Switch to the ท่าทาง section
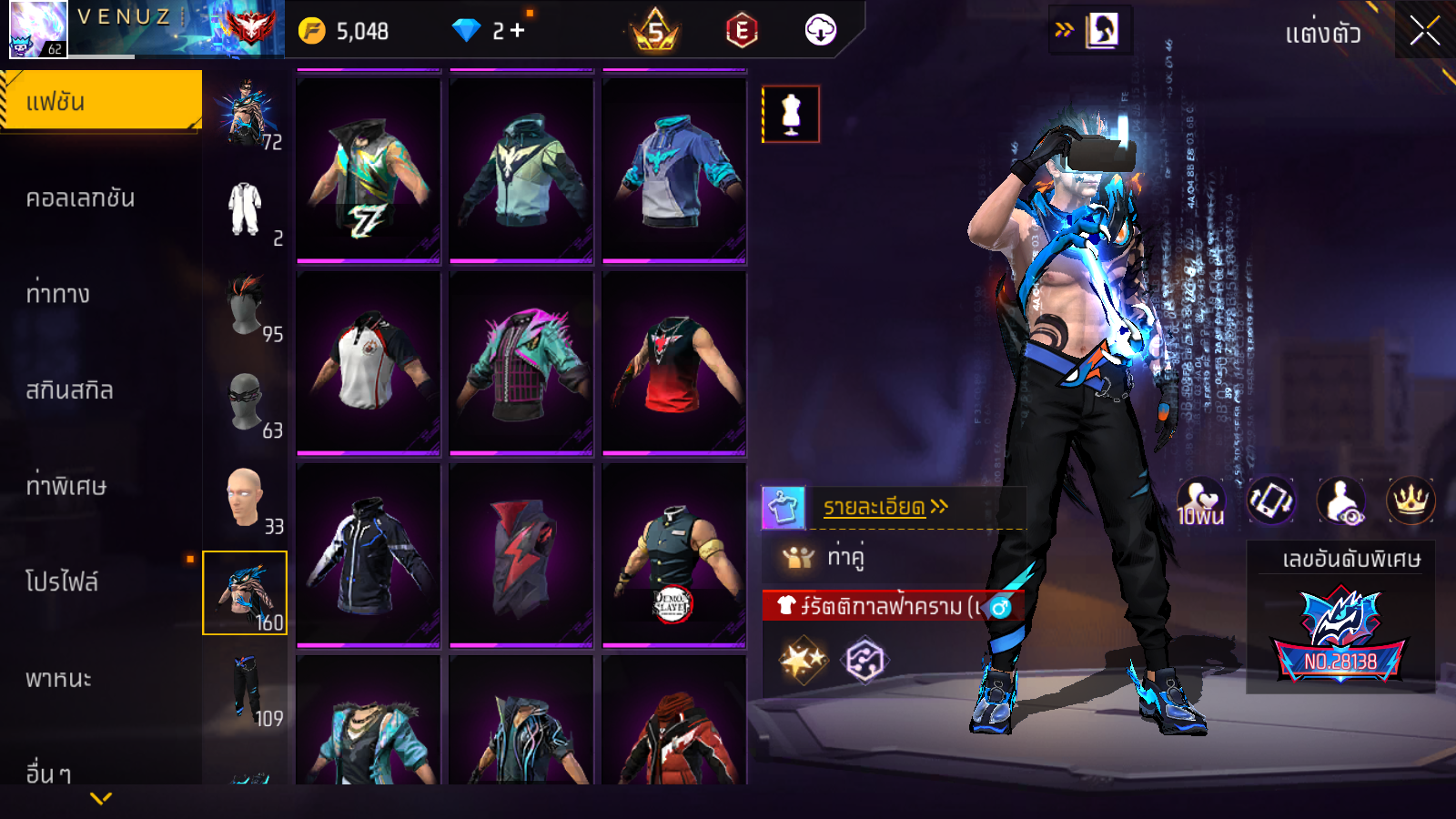Viewport: 1456px width, 819px height. pyautogui.click(x=58, y=294)
